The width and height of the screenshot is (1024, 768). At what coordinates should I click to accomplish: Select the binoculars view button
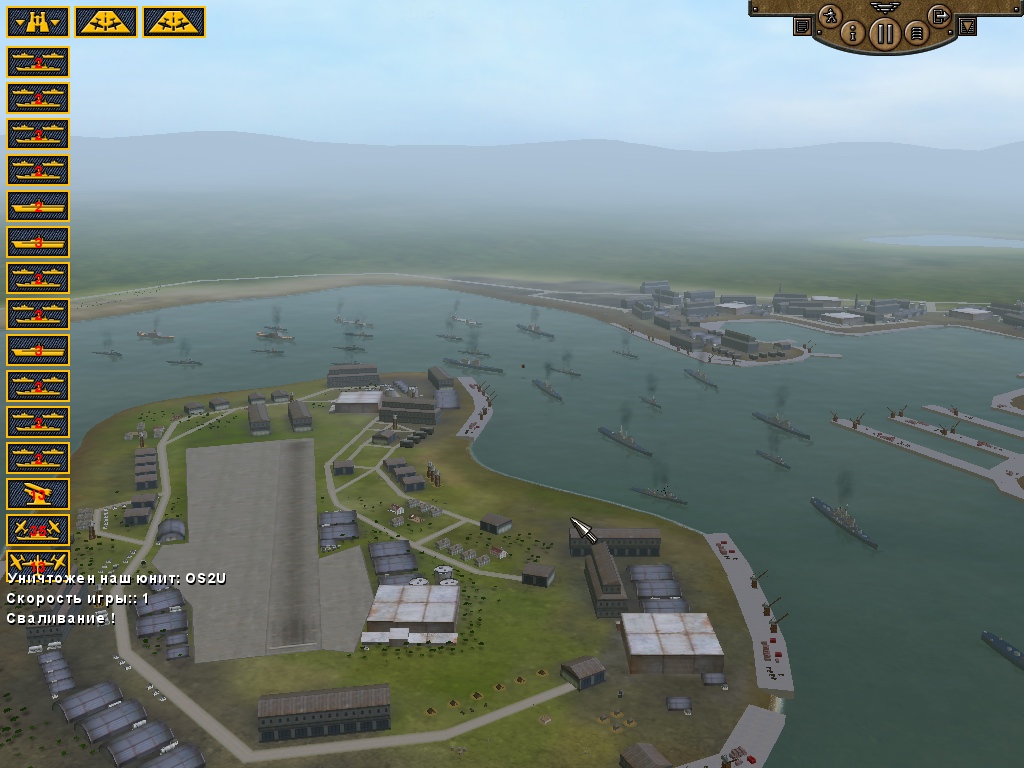coord(38,22)
